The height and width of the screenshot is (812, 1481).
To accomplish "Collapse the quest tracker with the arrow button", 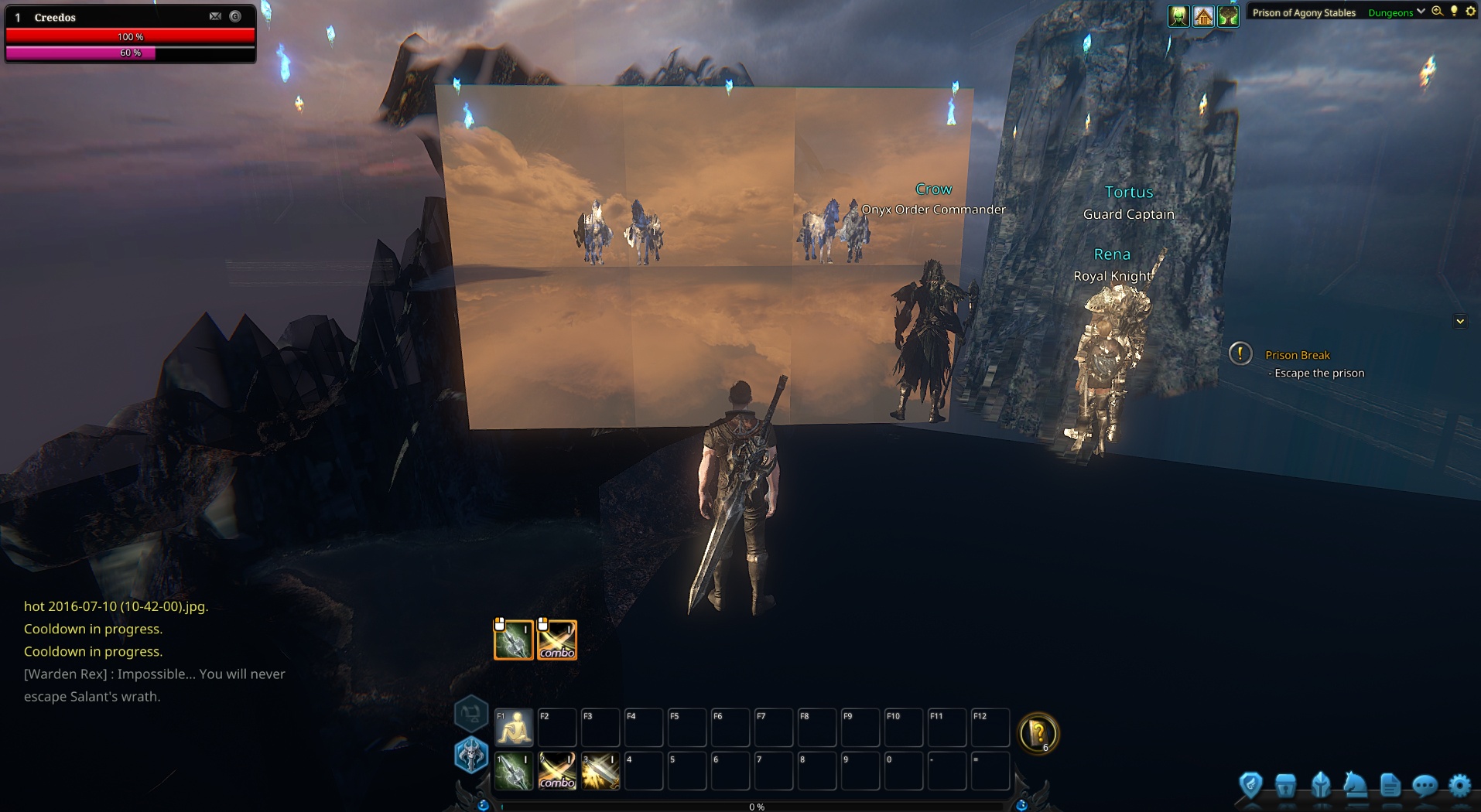I will [1460, 321].
